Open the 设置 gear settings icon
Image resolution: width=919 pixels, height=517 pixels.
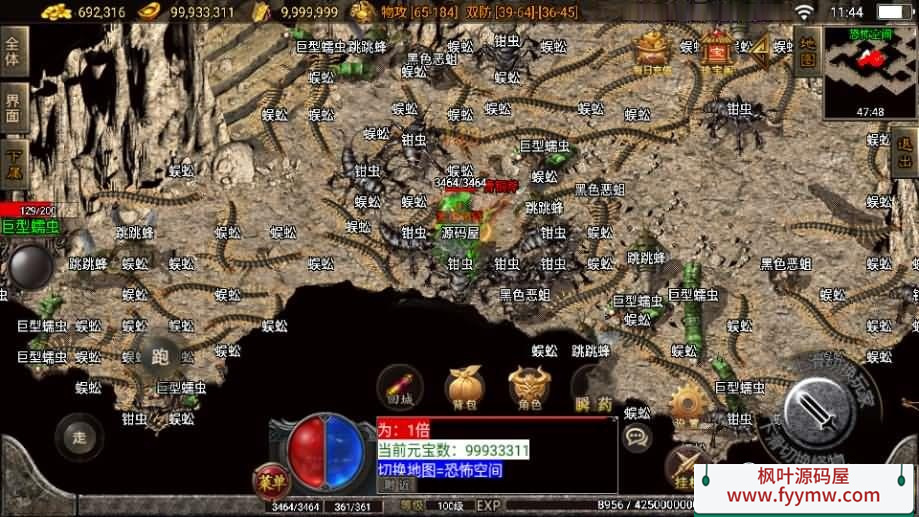coord(688,405)
